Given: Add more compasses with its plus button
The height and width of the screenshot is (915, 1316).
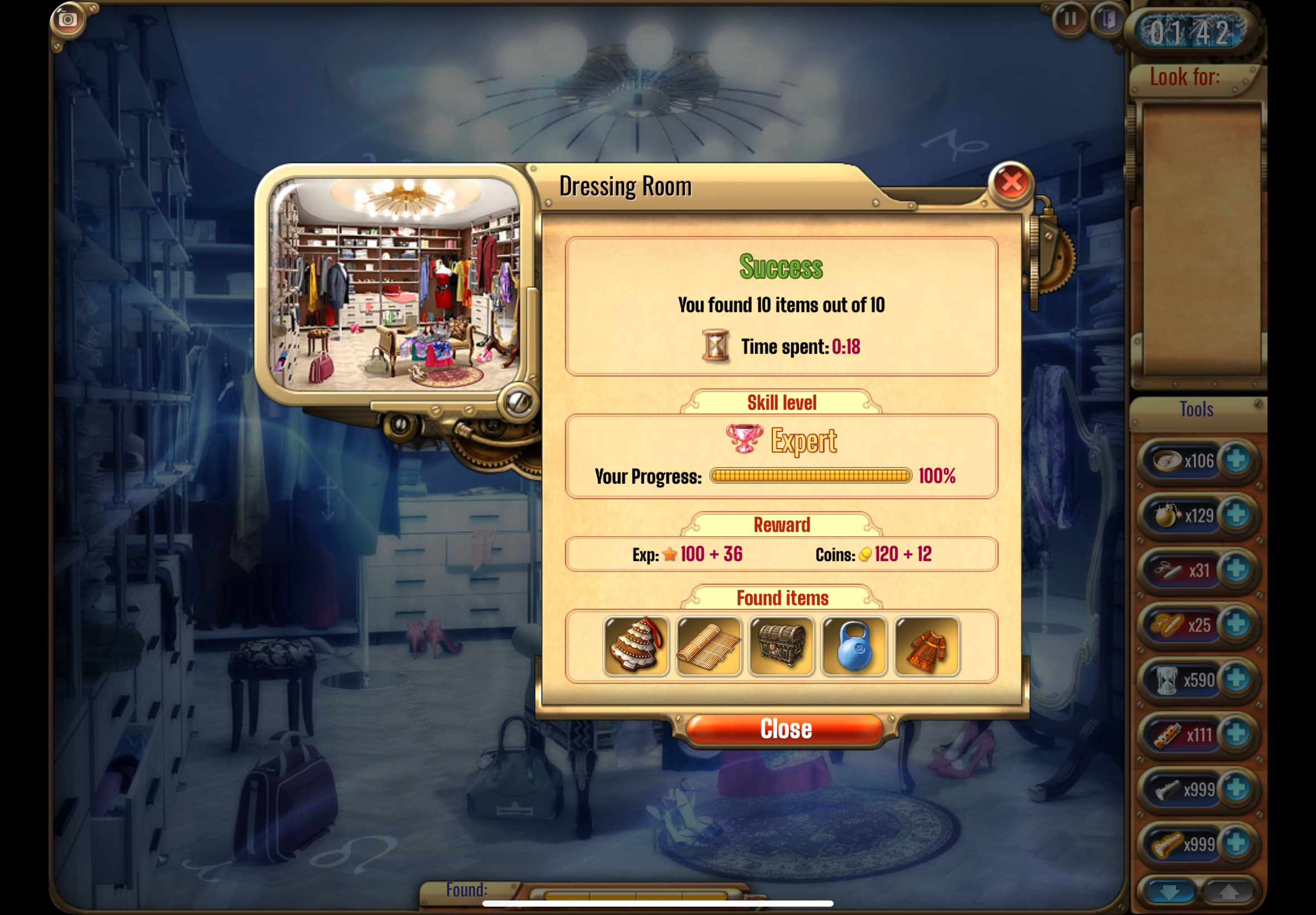Looking at the screenshot, I should tap(1236, 460).
